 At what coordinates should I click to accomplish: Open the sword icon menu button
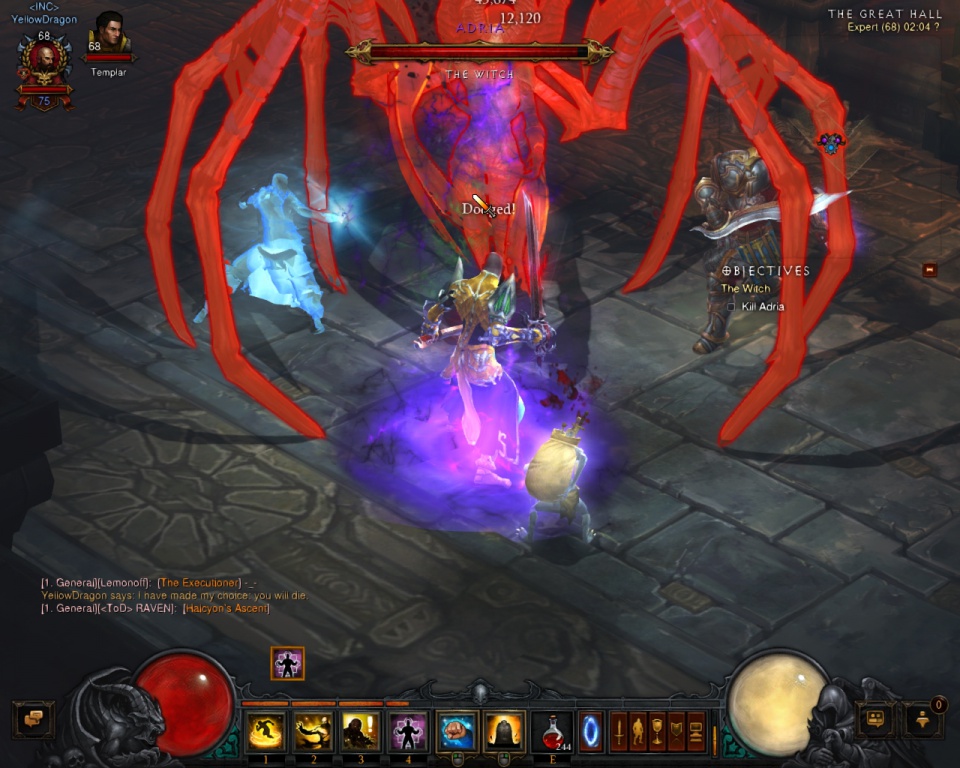(x=619, y=731)
